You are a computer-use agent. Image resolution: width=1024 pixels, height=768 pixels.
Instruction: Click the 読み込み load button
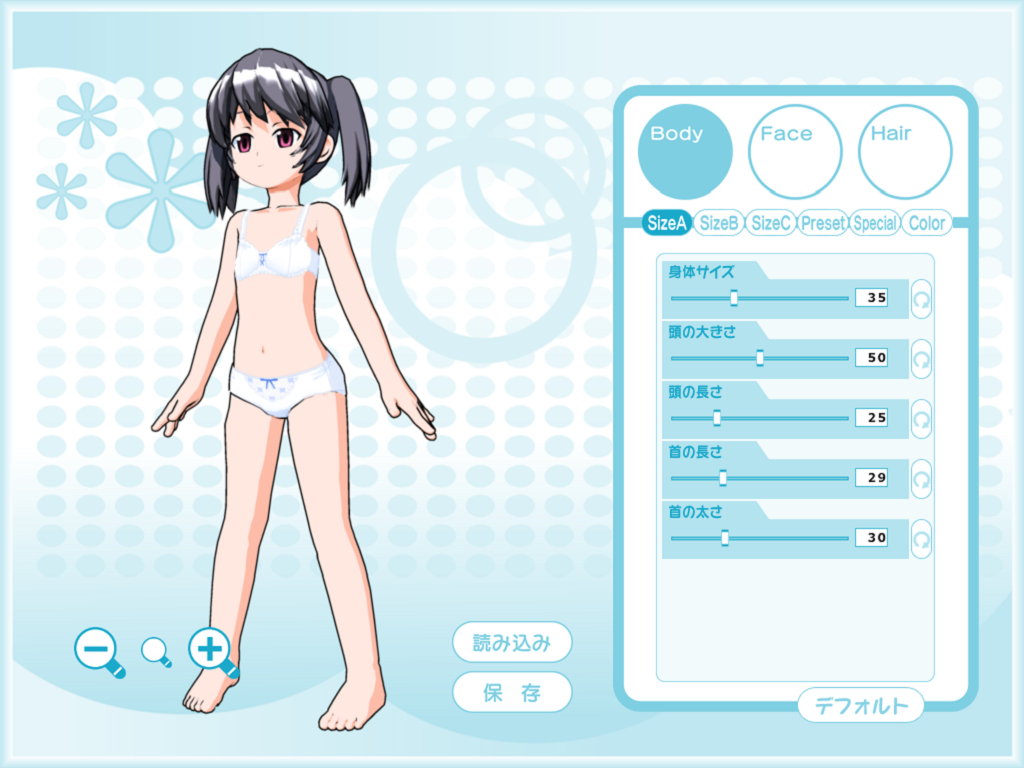pyautogui.click(x=512, y=643)
